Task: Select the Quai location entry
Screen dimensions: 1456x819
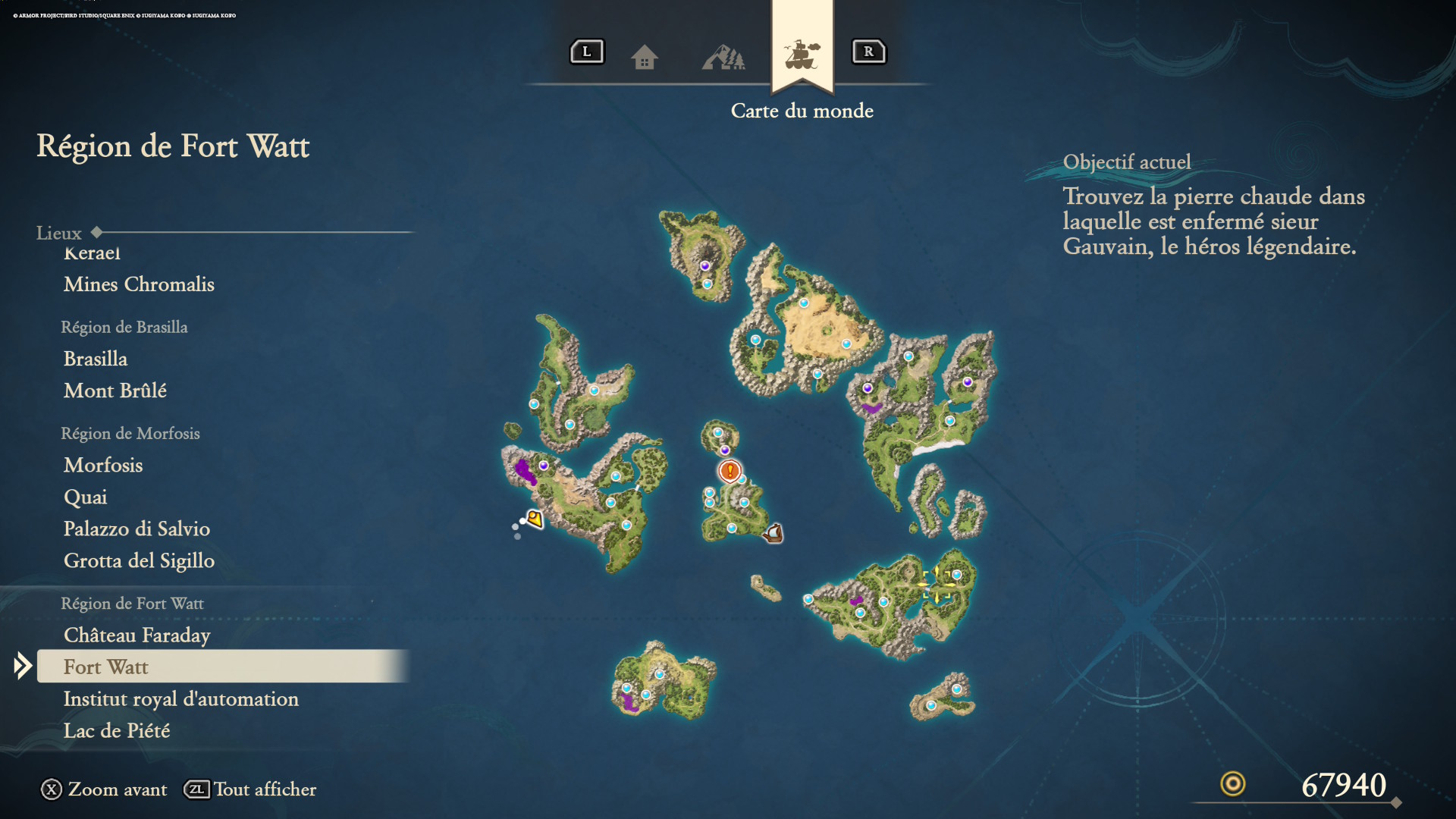Action: click(x=86, y=497)
